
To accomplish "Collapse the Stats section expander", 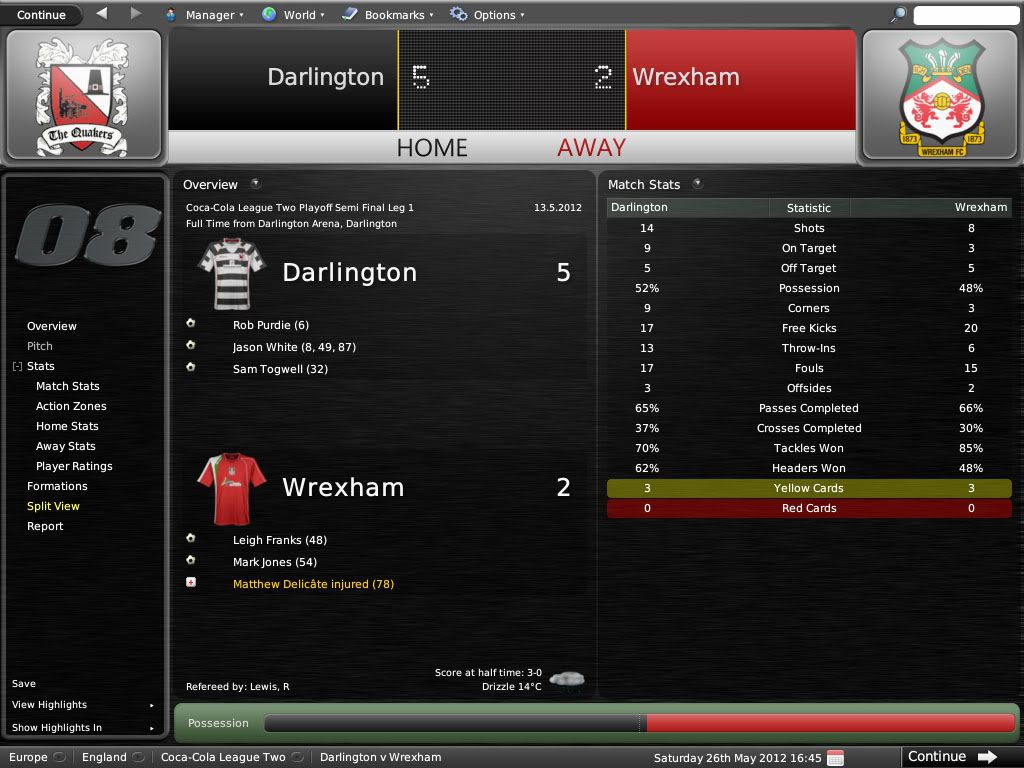I will coord(17,367).
